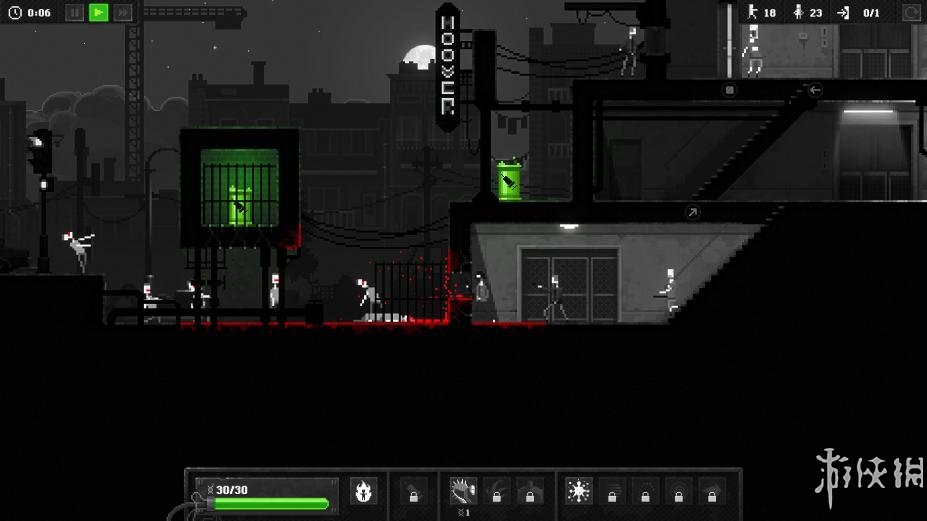Select the flaming zombie ability icon
The image size is (927, 521).
coord(363,491)
